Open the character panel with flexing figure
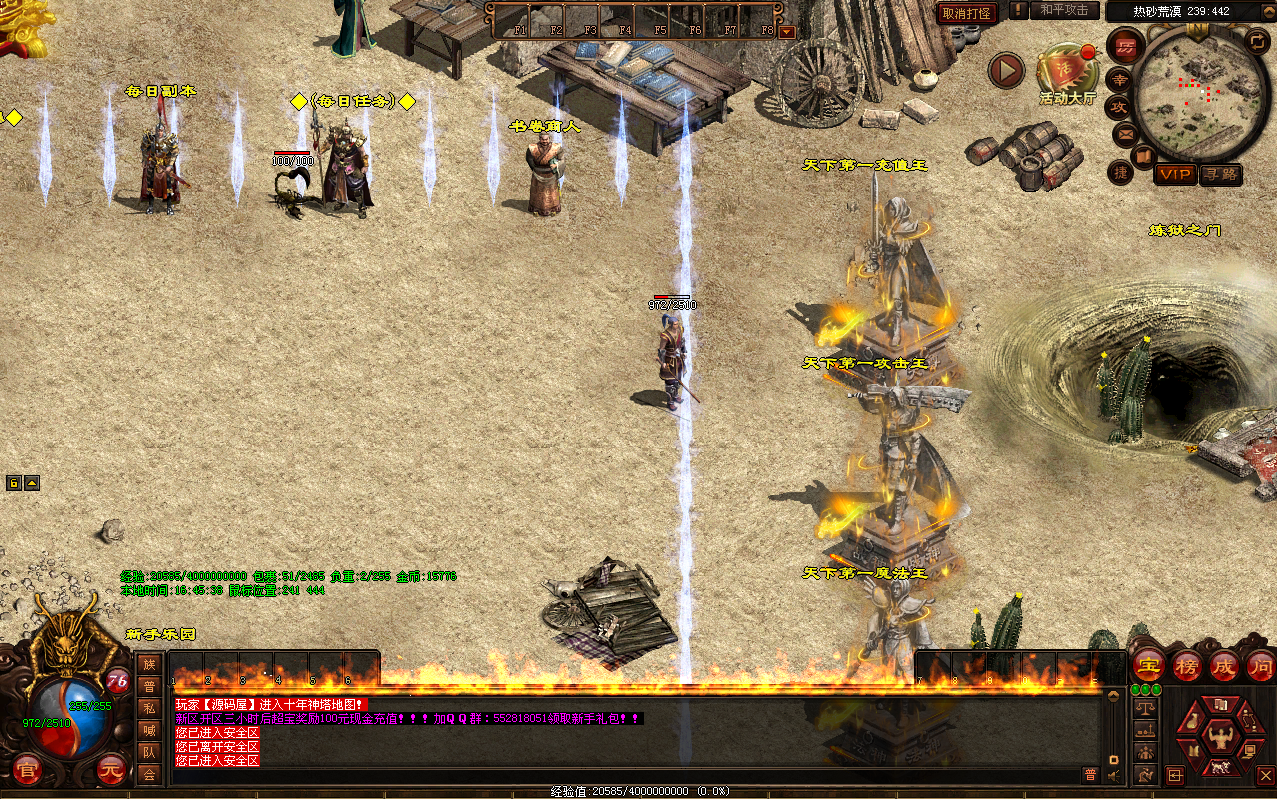1277x799 pixels. click(1219, 739)
